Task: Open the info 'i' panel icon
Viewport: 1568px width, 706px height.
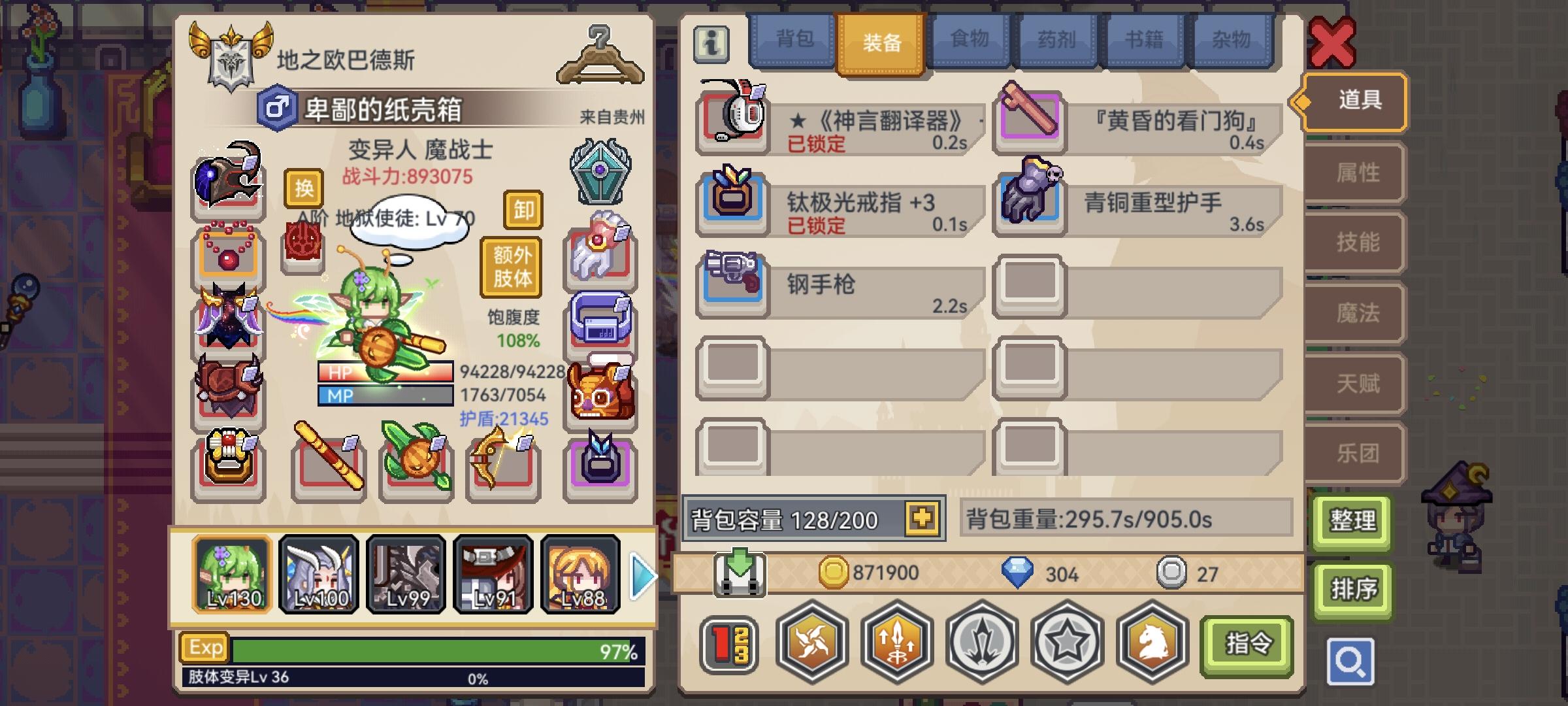Action: (711, 44)
